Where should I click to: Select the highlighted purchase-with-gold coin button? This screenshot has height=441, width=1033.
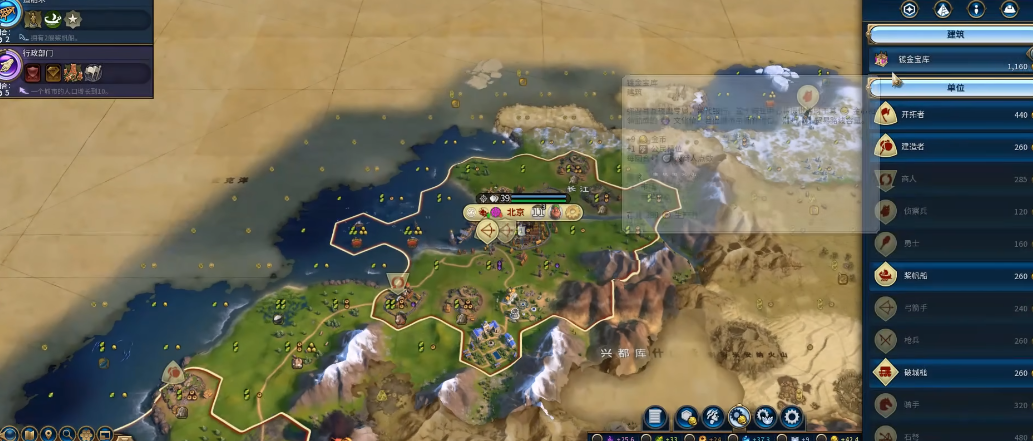740,417
